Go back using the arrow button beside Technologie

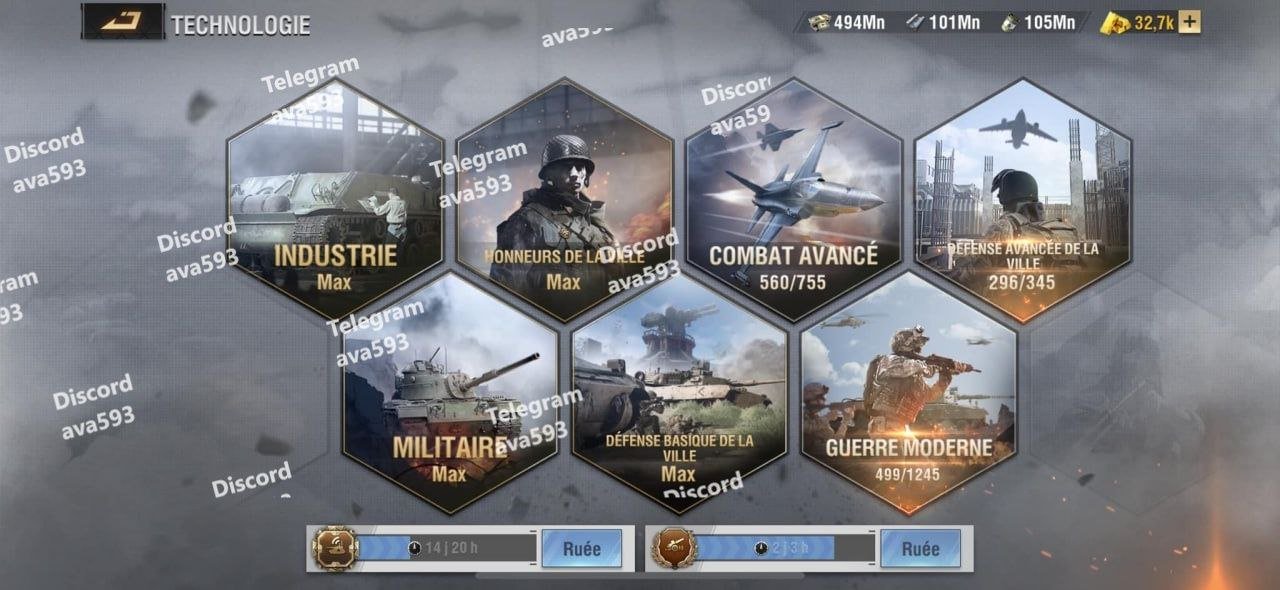122,21
